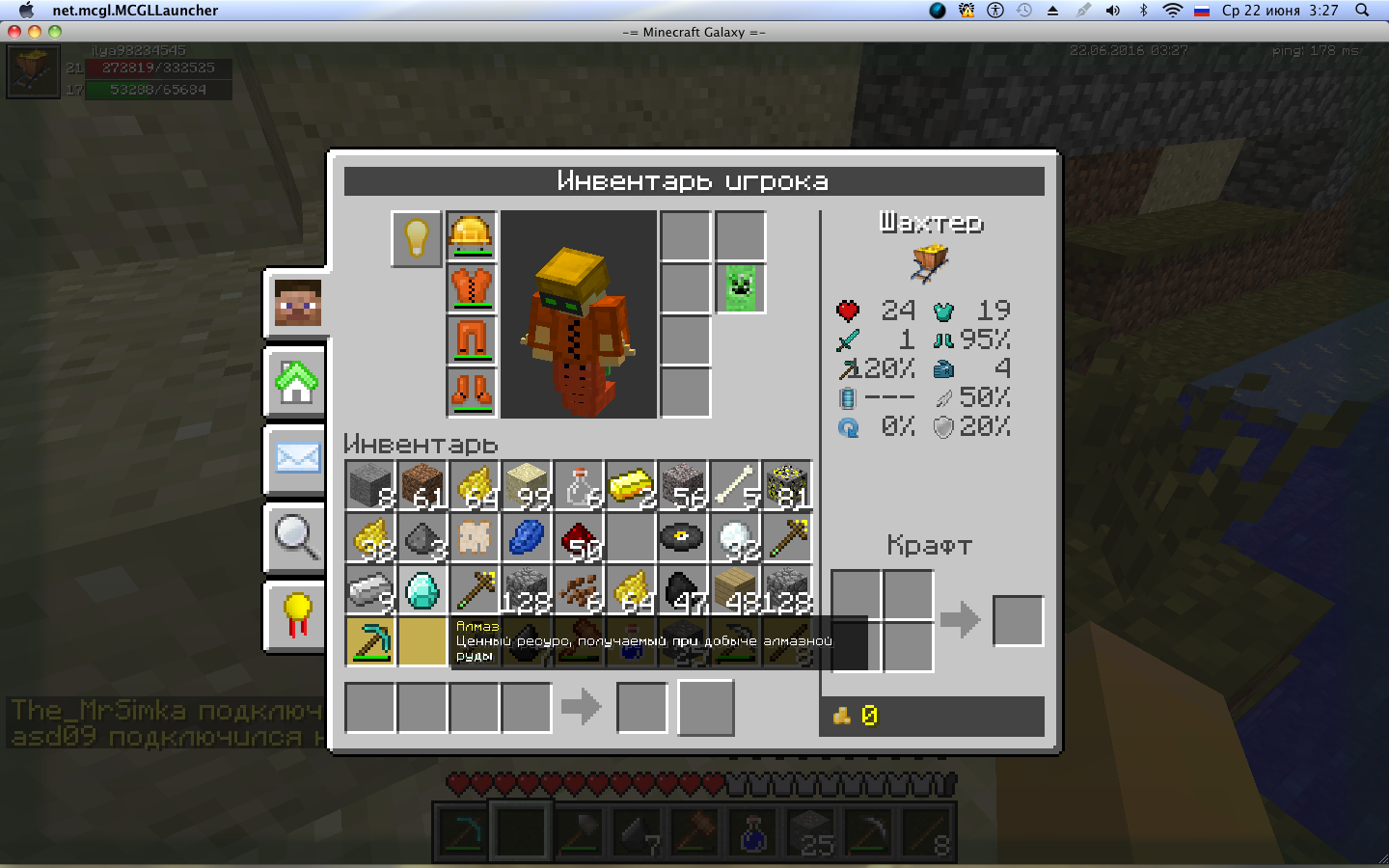Pick up the snowball stack

coord(735,537)
